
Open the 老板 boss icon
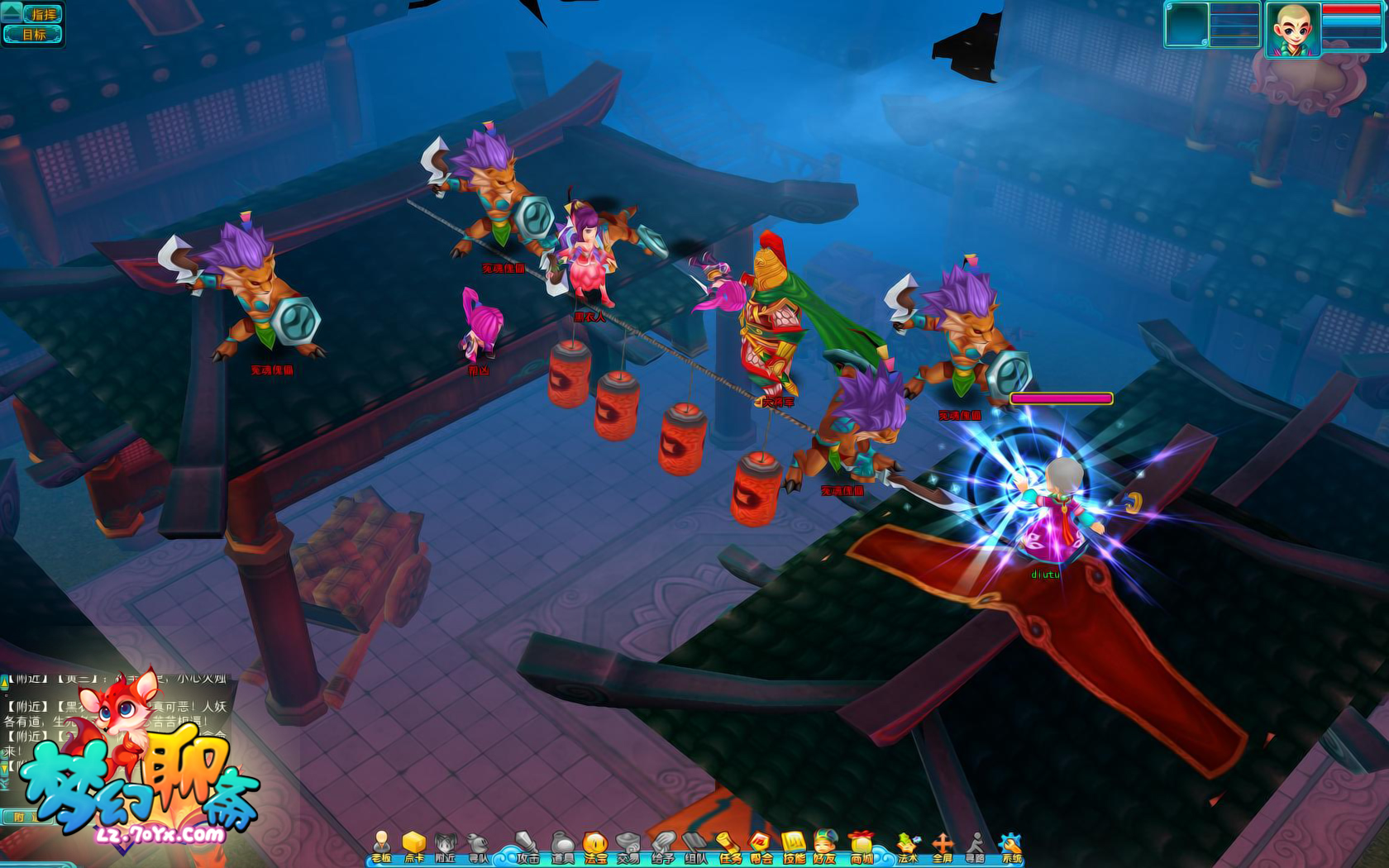pos(381,847)
